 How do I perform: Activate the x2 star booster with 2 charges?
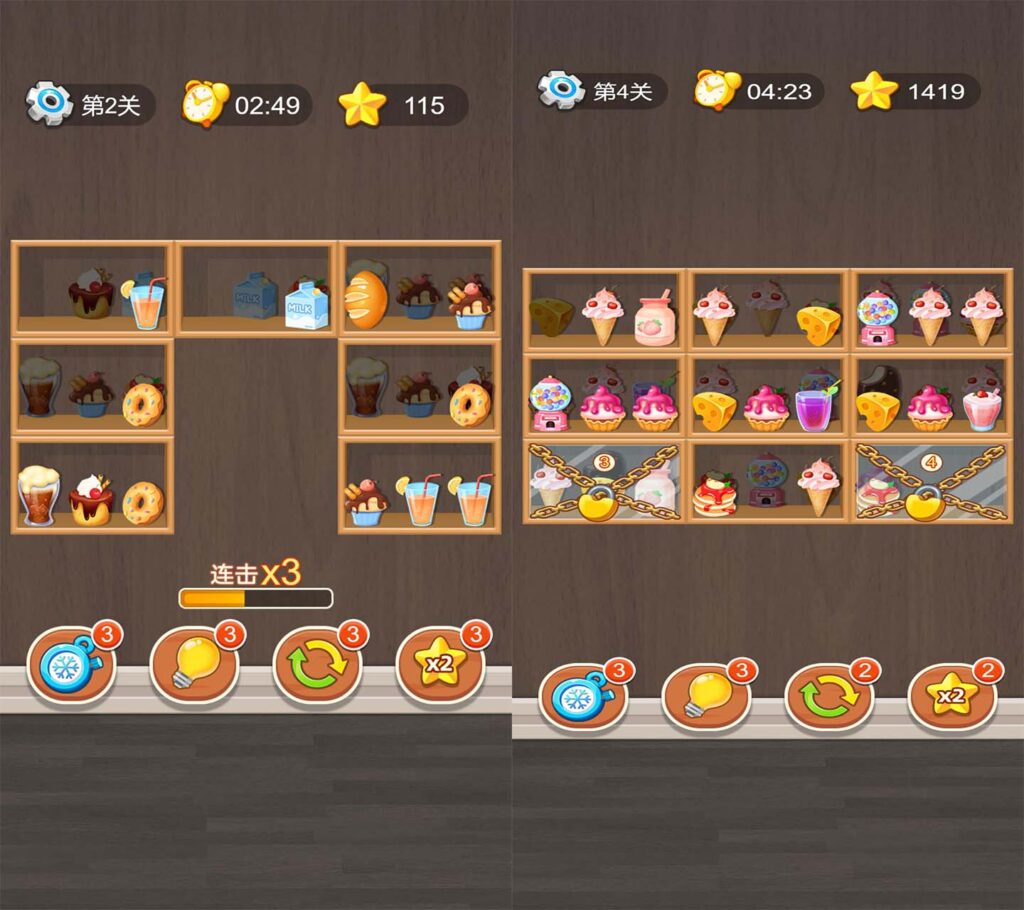[x=951, y=696]
